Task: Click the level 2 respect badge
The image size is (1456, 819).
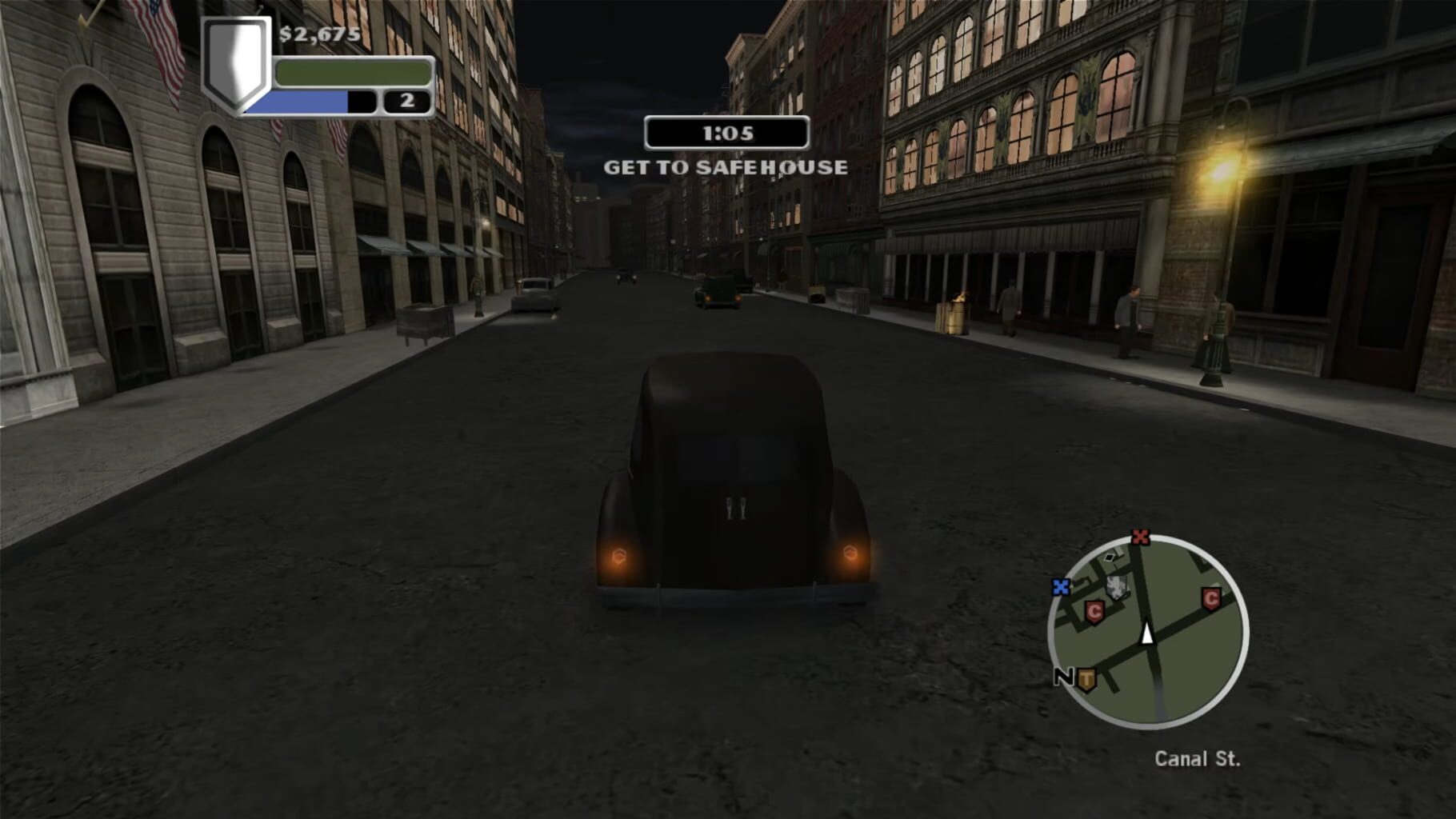Action: click(x=406, y=99)
